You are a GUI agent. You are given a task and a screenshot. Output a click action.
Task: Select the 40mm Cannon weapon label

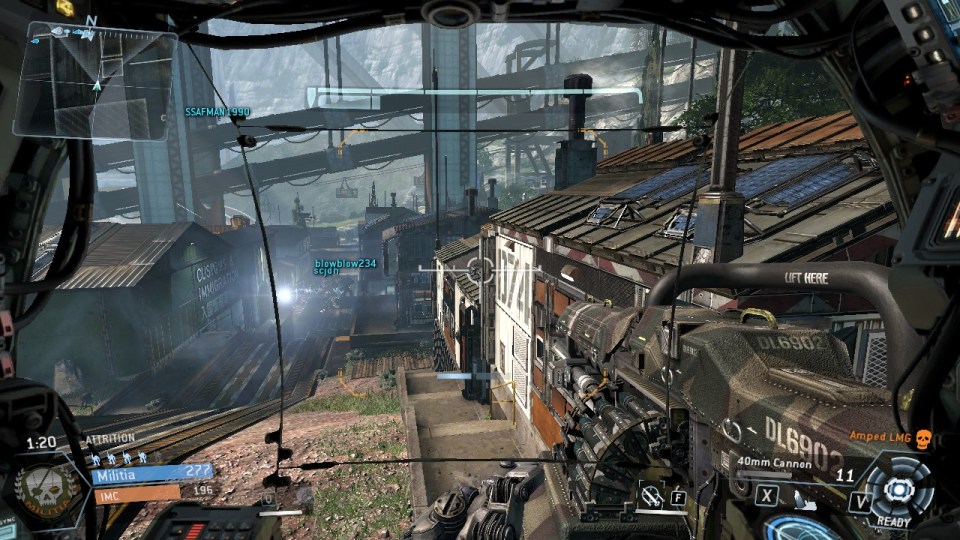click(x=772, y=462)
